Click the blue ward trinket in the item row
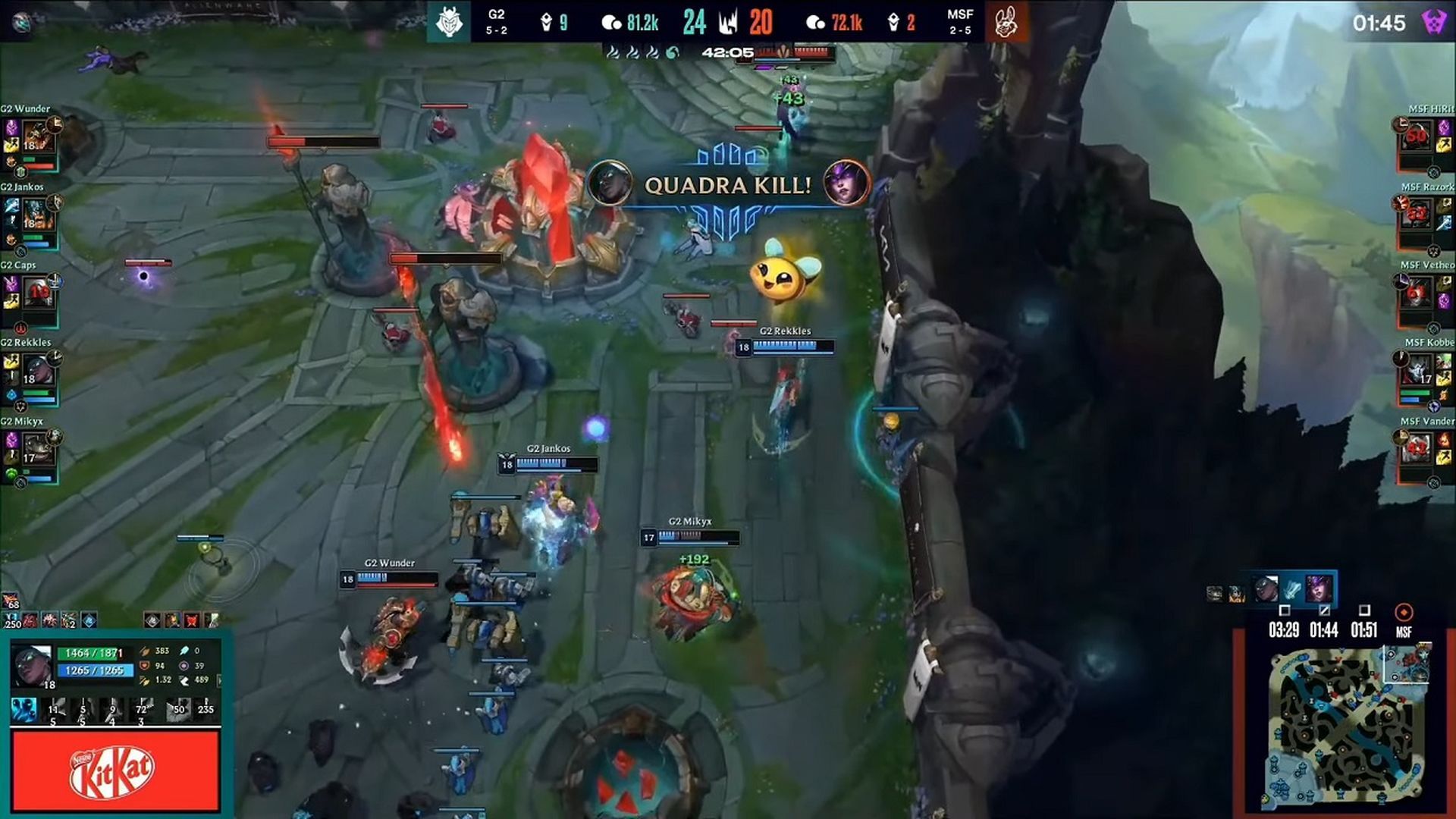The height and width of the screenshot is (819, 1456). [88, 620]
